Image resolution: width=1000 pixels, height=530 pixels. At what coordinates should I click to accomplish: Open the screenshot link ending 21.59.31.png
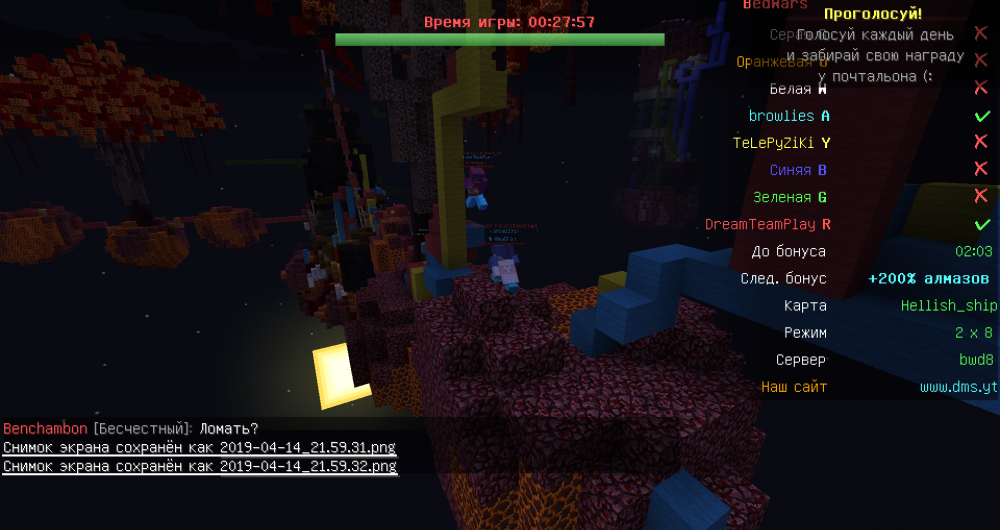pos(199,447)
